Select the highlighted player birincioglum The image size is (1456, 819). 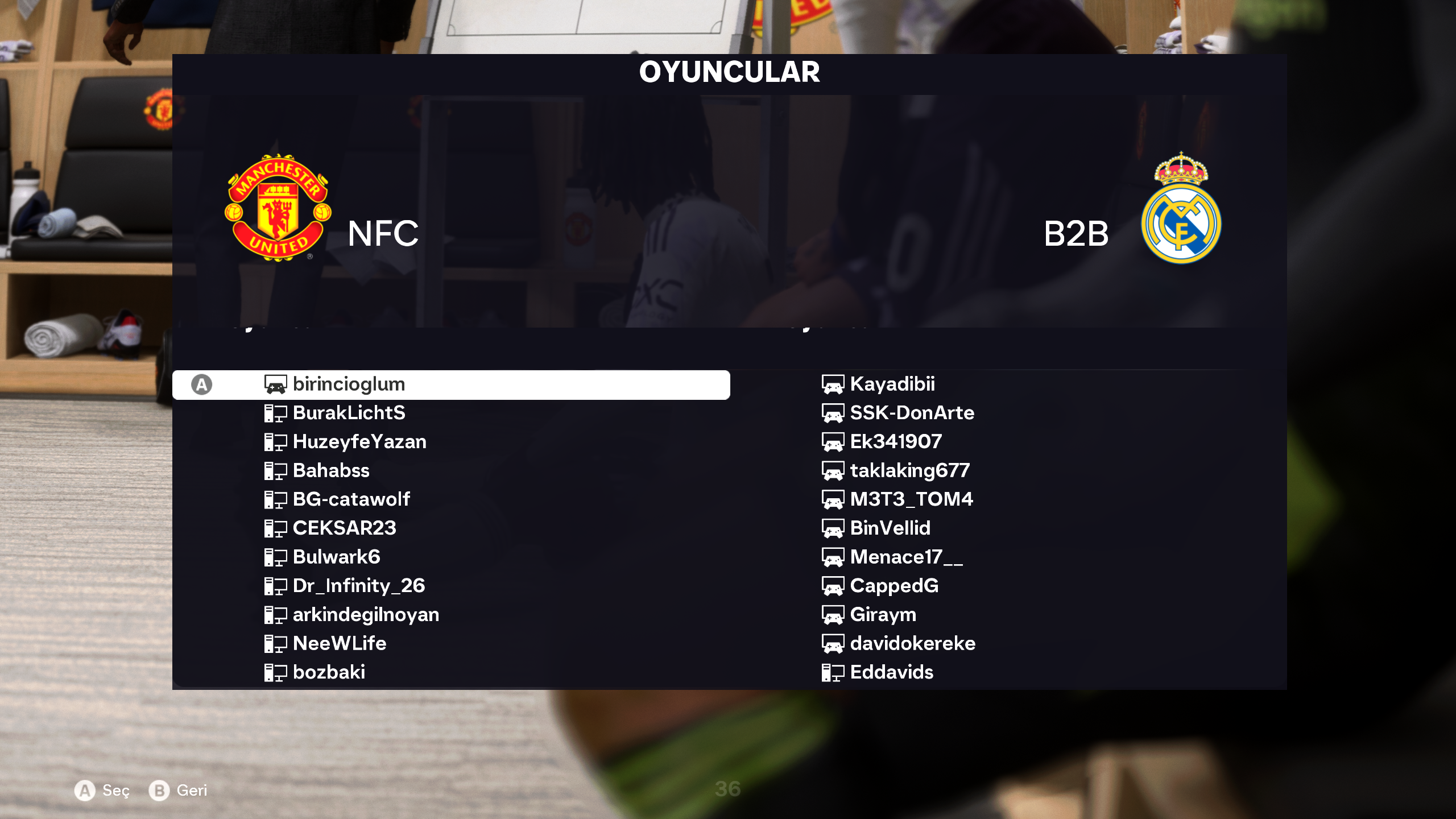tap(348, 384)
